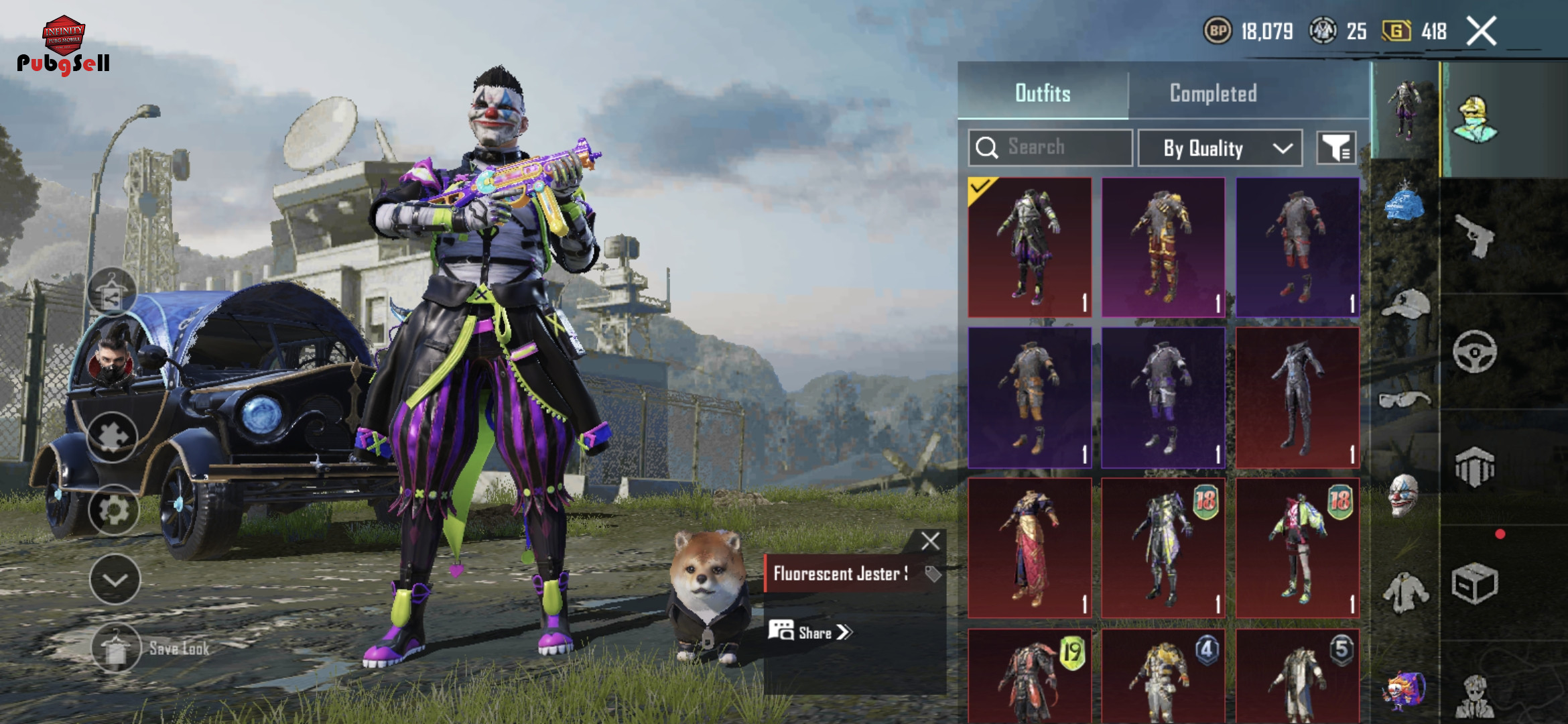Open the pistol weapon category

pos(1476,235)
